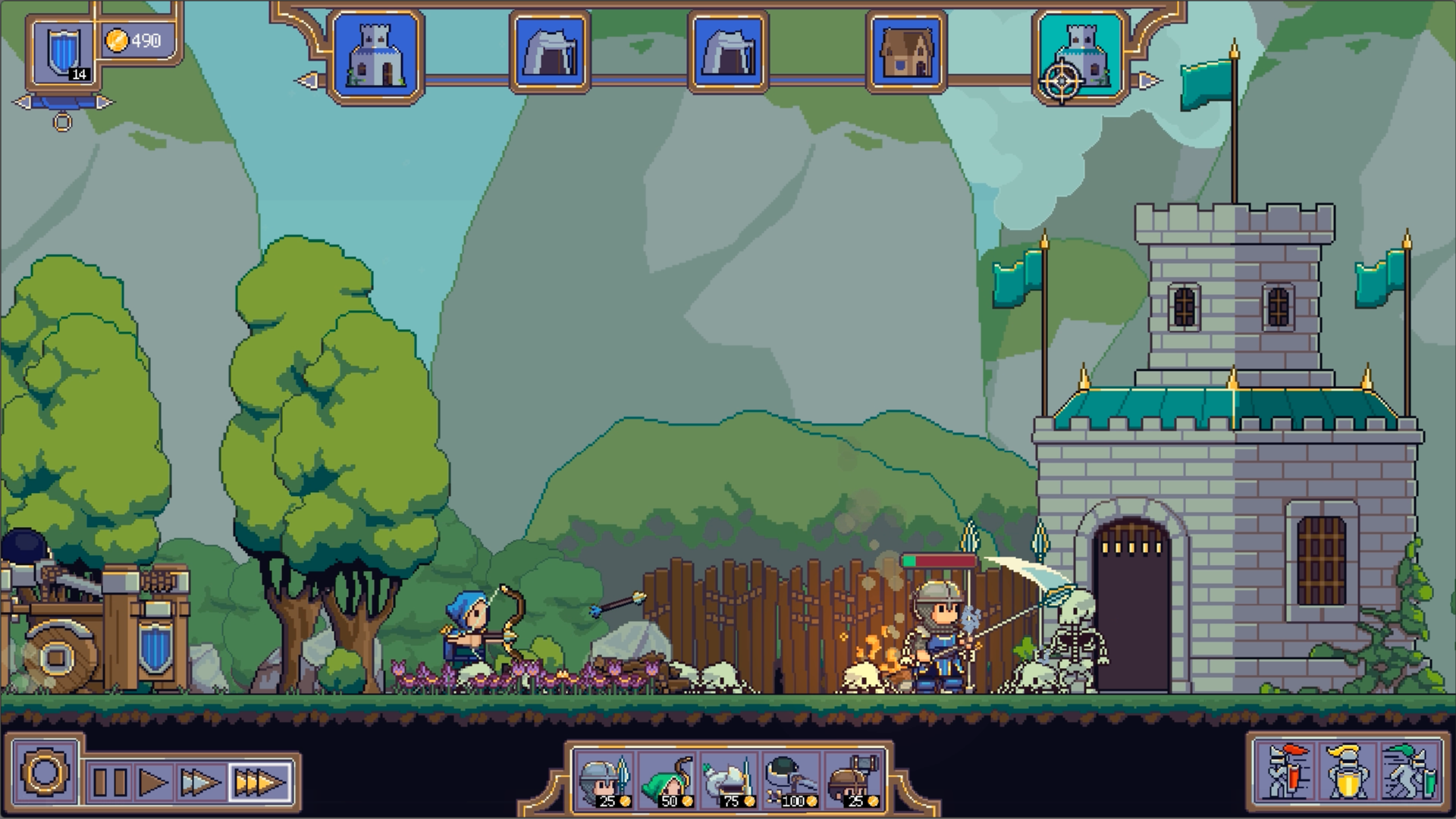This screenshot has width=1456, height=819.
Task: Switch to double fast-forward speed
Action: pyautogui.click(x=201, y=782)
